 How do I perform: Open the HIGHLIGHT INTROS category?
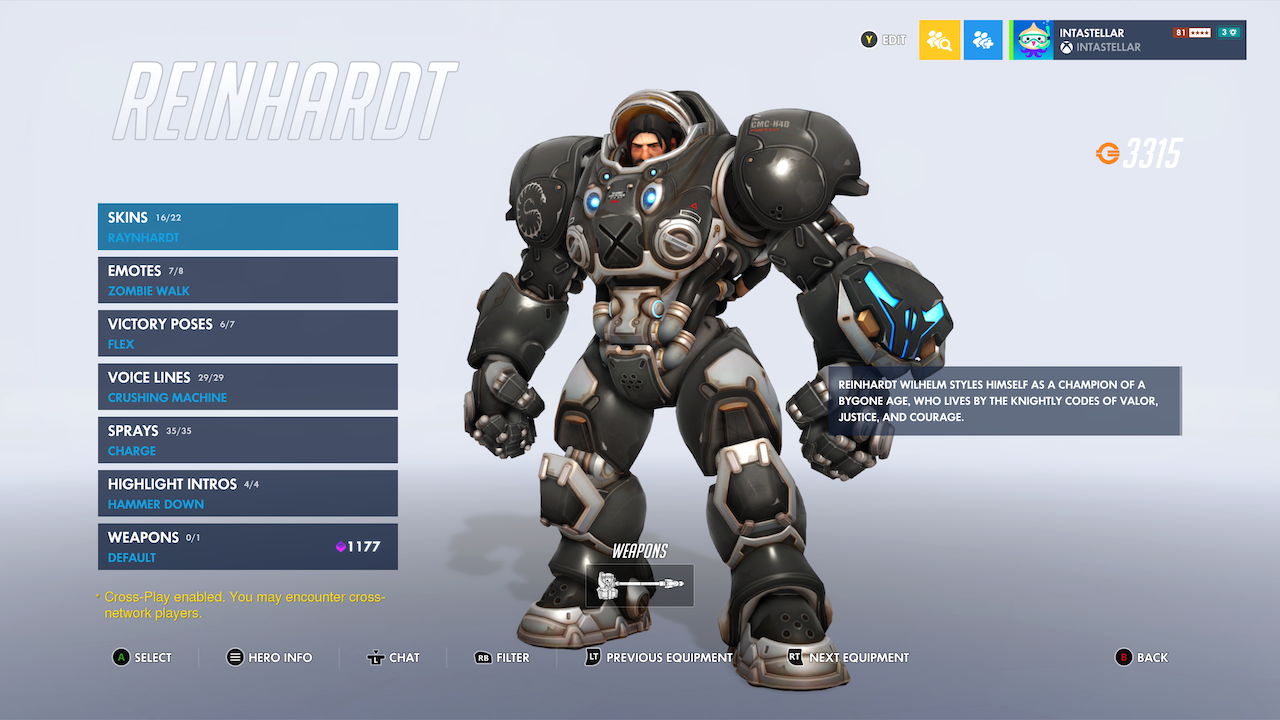(248, 493)
